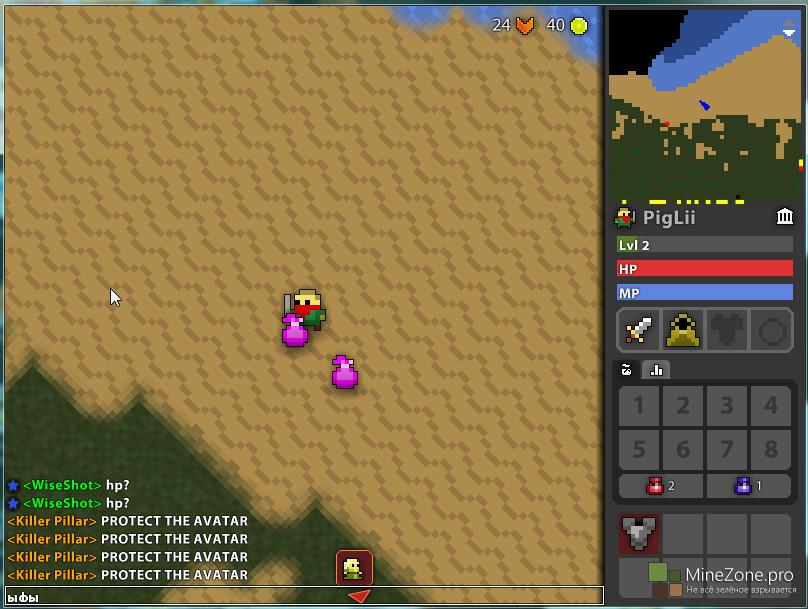Use the blue magic potion
This screenshot has height=609, width=808.
[749, 486]
